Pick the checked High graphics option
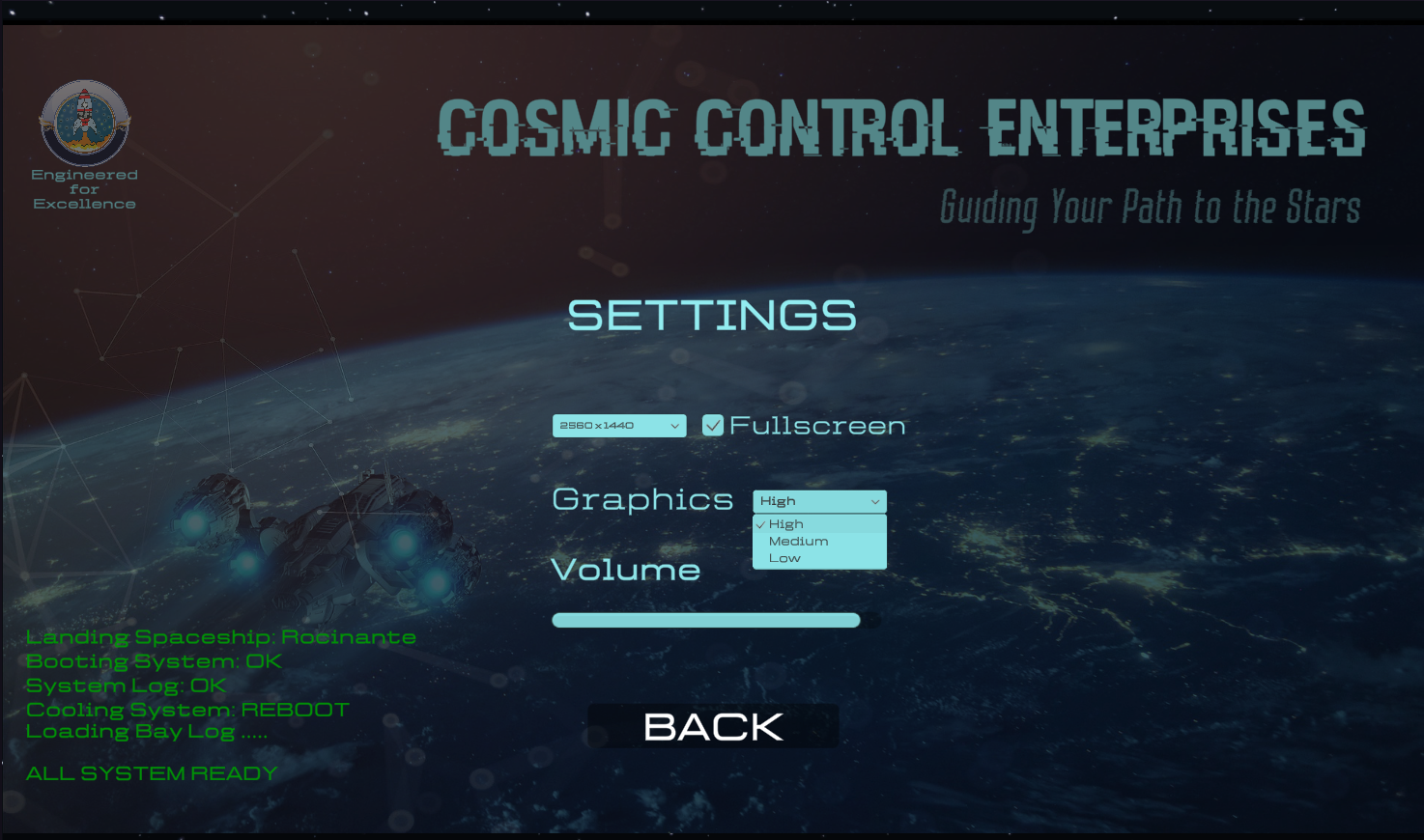The width and height of the screenshot is (1424, 840). pyautogui.click(x=786, y=524)
